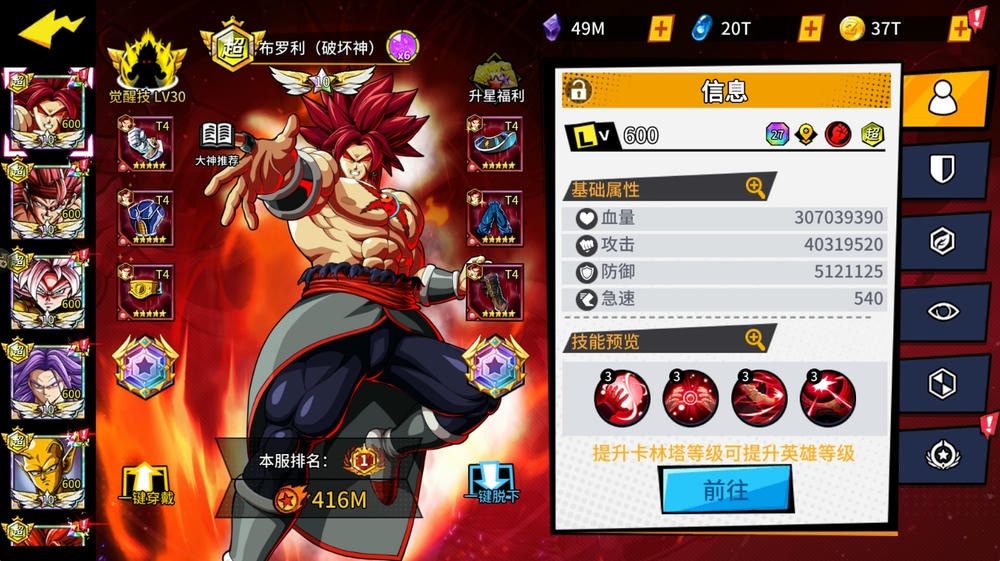The width and height of the screenshot is (1000, 561).
Task: Open the 觉醒技 LV30 awakening skill
Action: click(147, 69)
